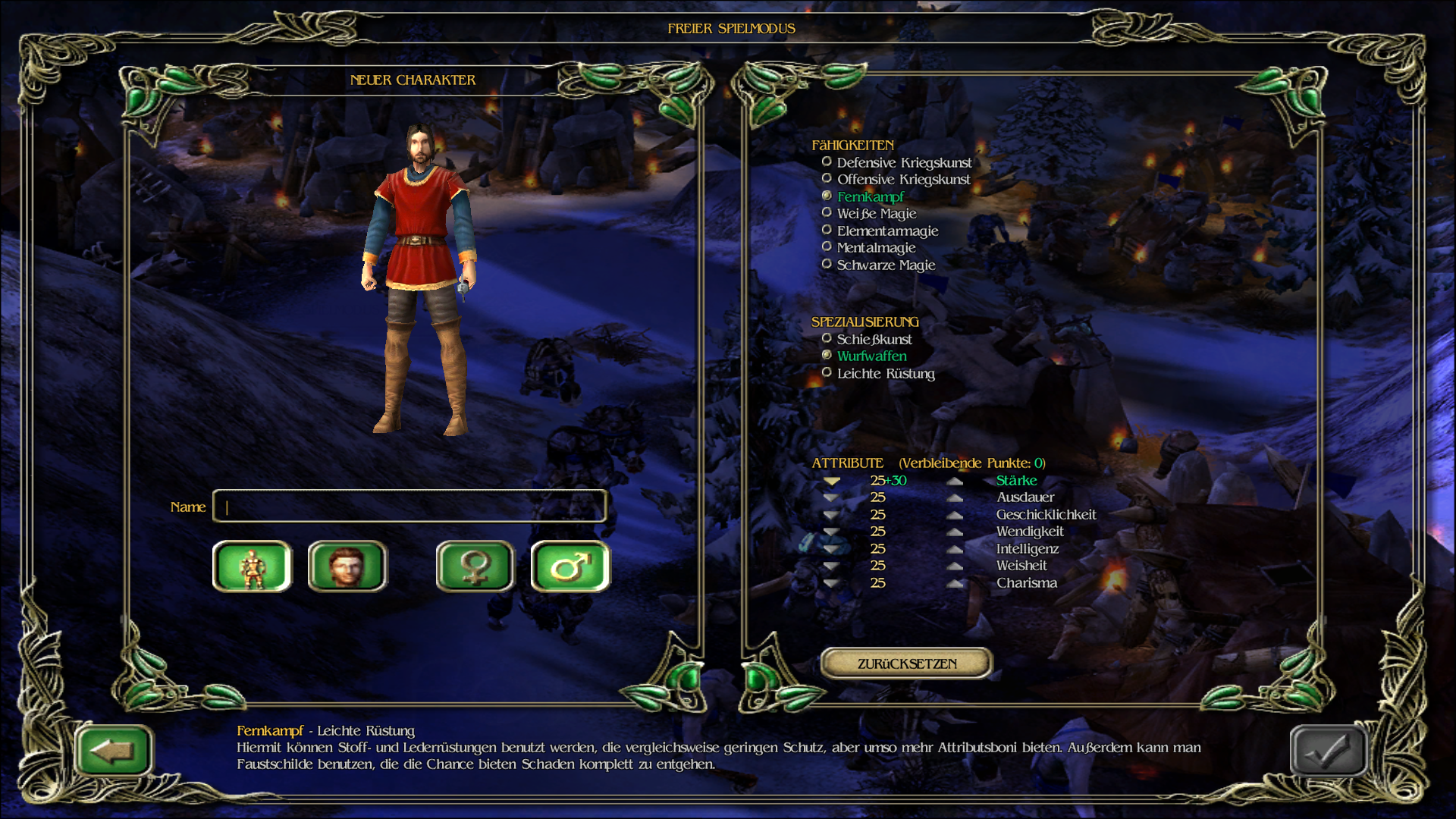Screen dimensions: 1456x819
Task: Decrease the Stärke attribute value
Action: click(x=832, y=481)
